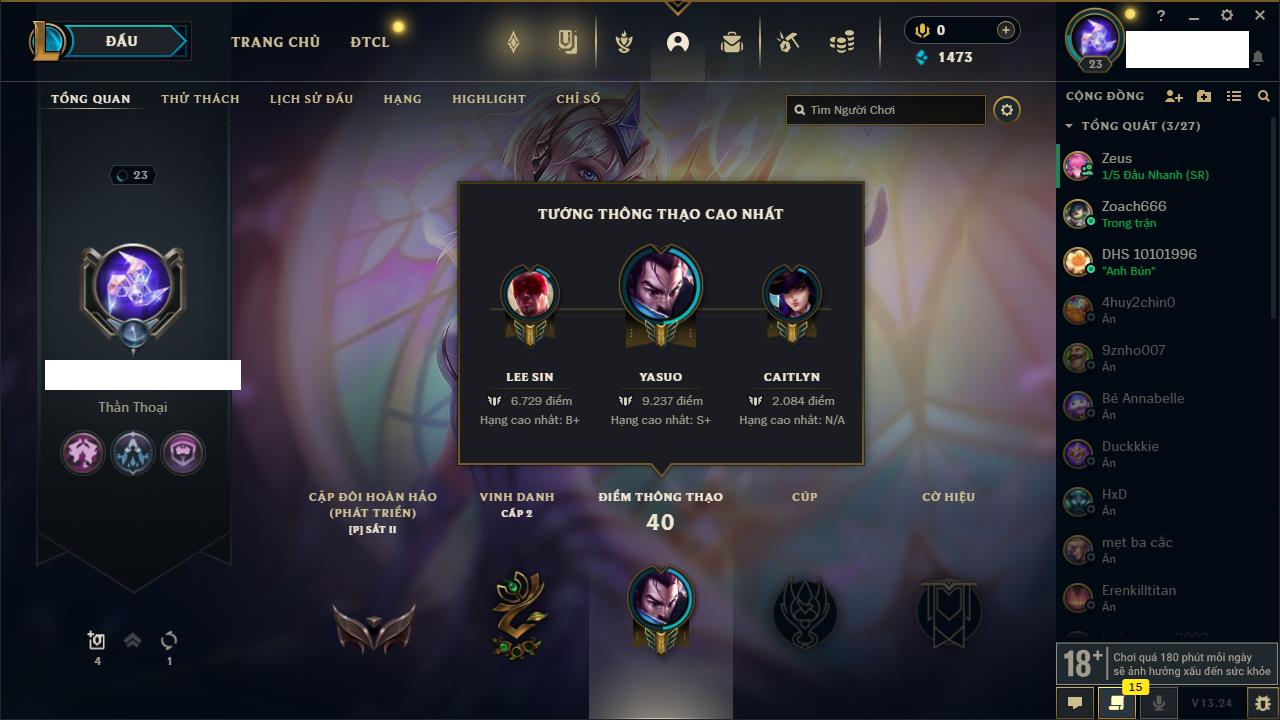Open the loot backpack icon
The width and height of the screenshot is (1280, 720).
[732, 42]
